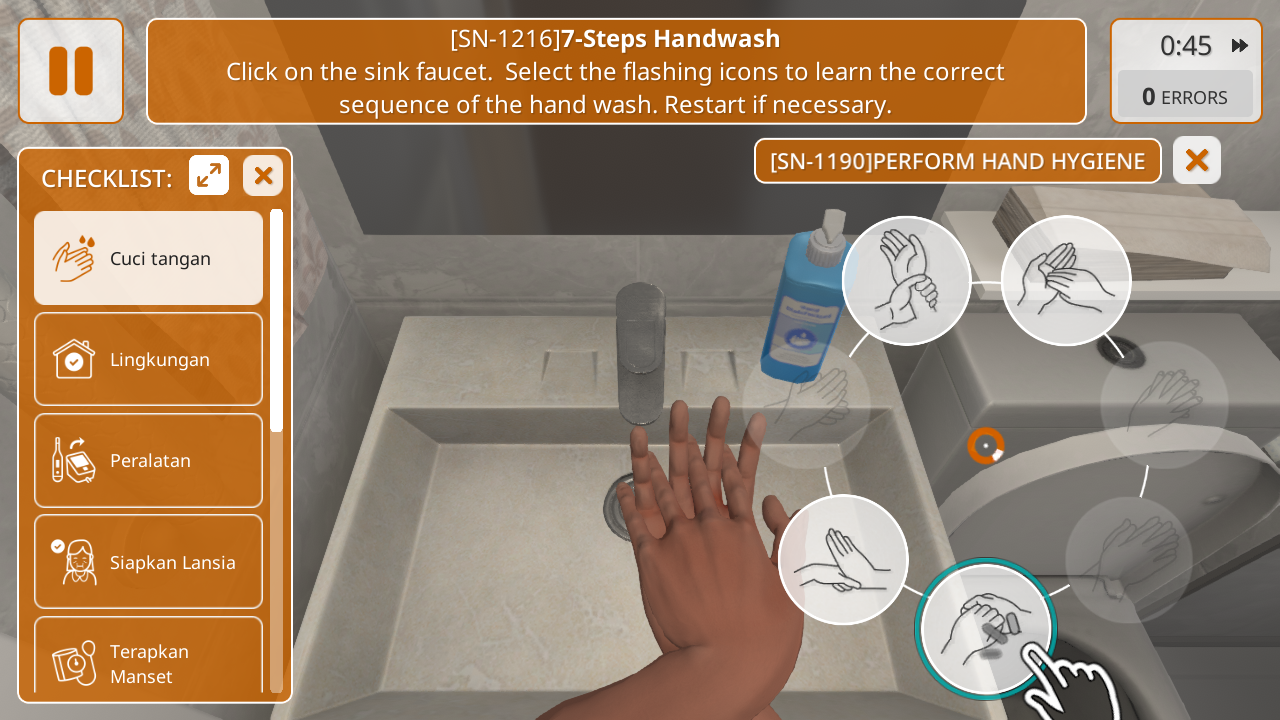The image size is (1280, 720).
Task: Pause the simulation with the pause button
Action: pyautogui.click(x=71, y=71)
